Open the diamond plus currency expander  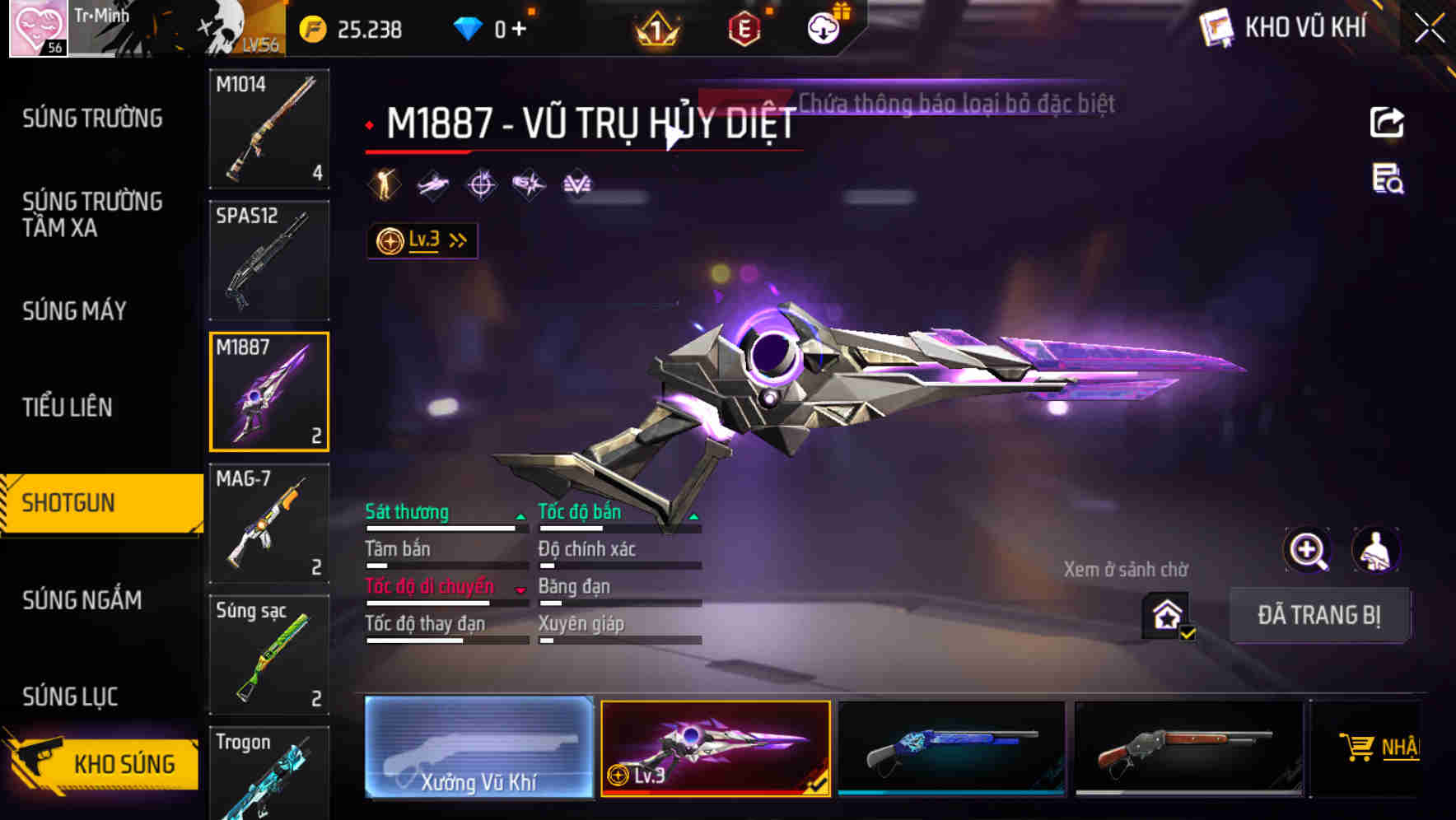[x=520, y=27]
